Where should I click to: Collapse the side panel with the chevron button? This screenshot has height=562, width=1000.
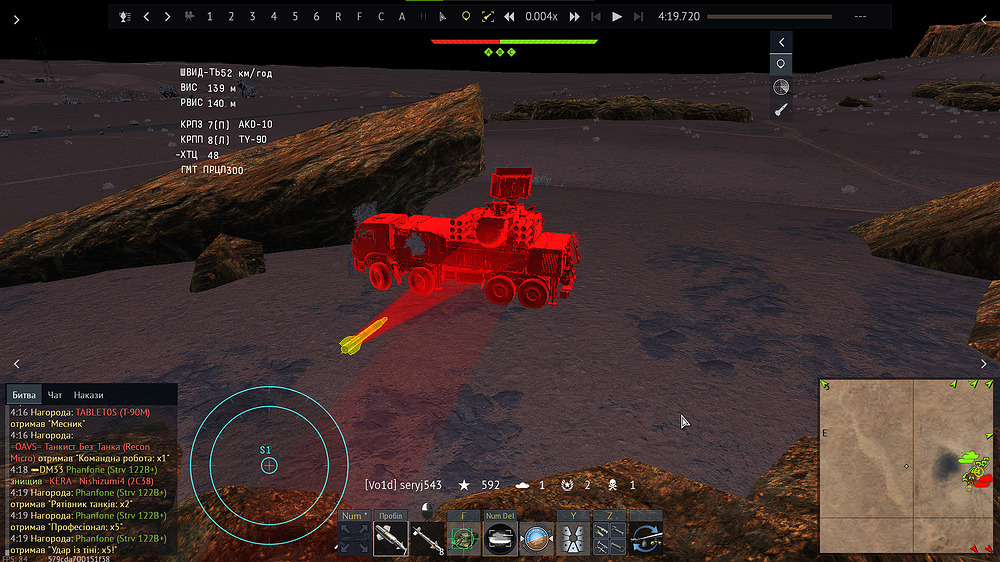[x=782, y=42]
